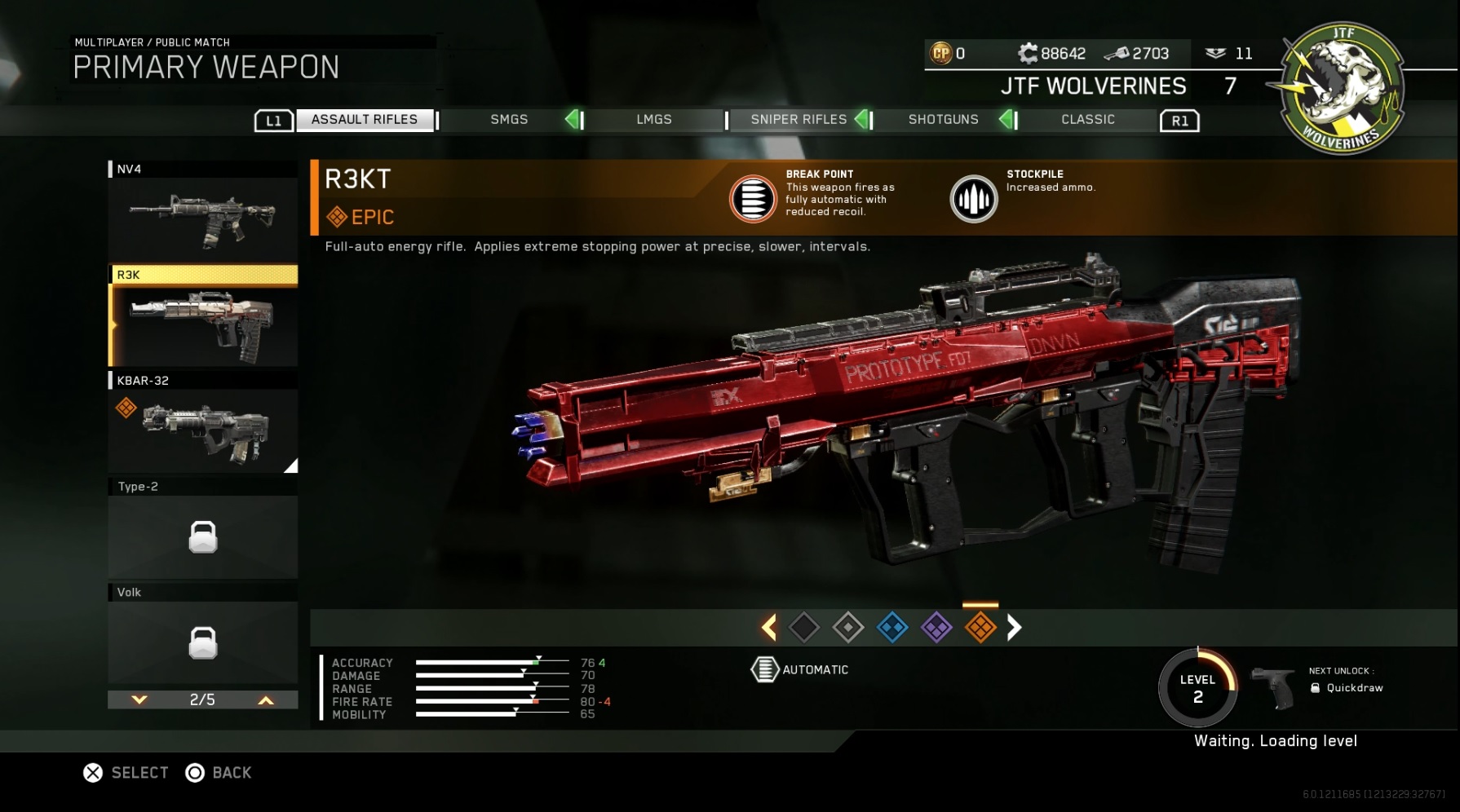The image size is (1460, 812).
Task: Select the orange Epic variant diamond
Action: tap(980, 627)
